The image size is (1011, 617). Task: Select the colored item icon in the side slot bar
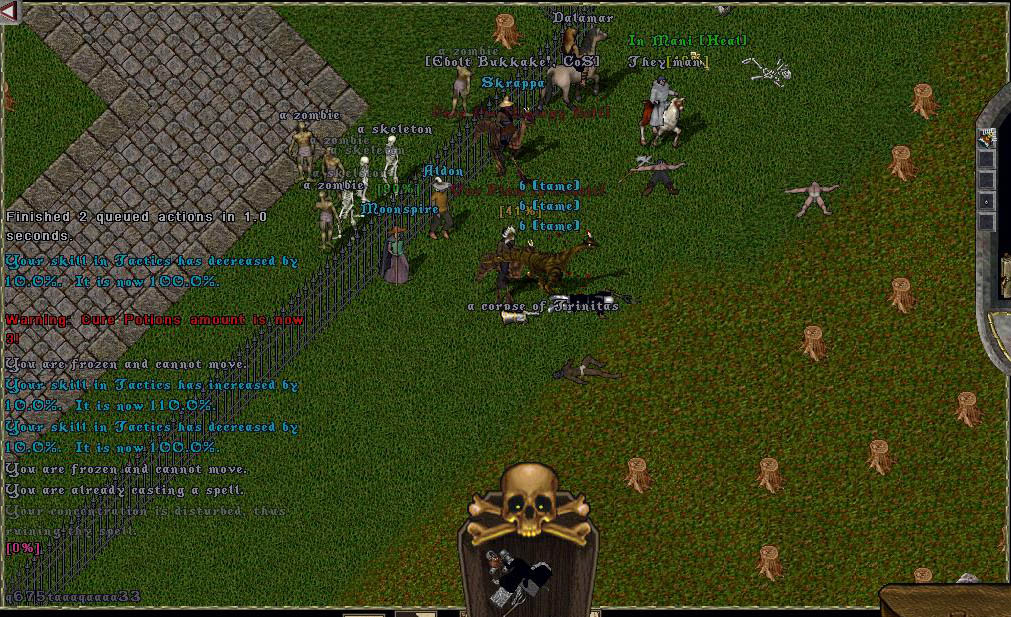pos(987,138)
